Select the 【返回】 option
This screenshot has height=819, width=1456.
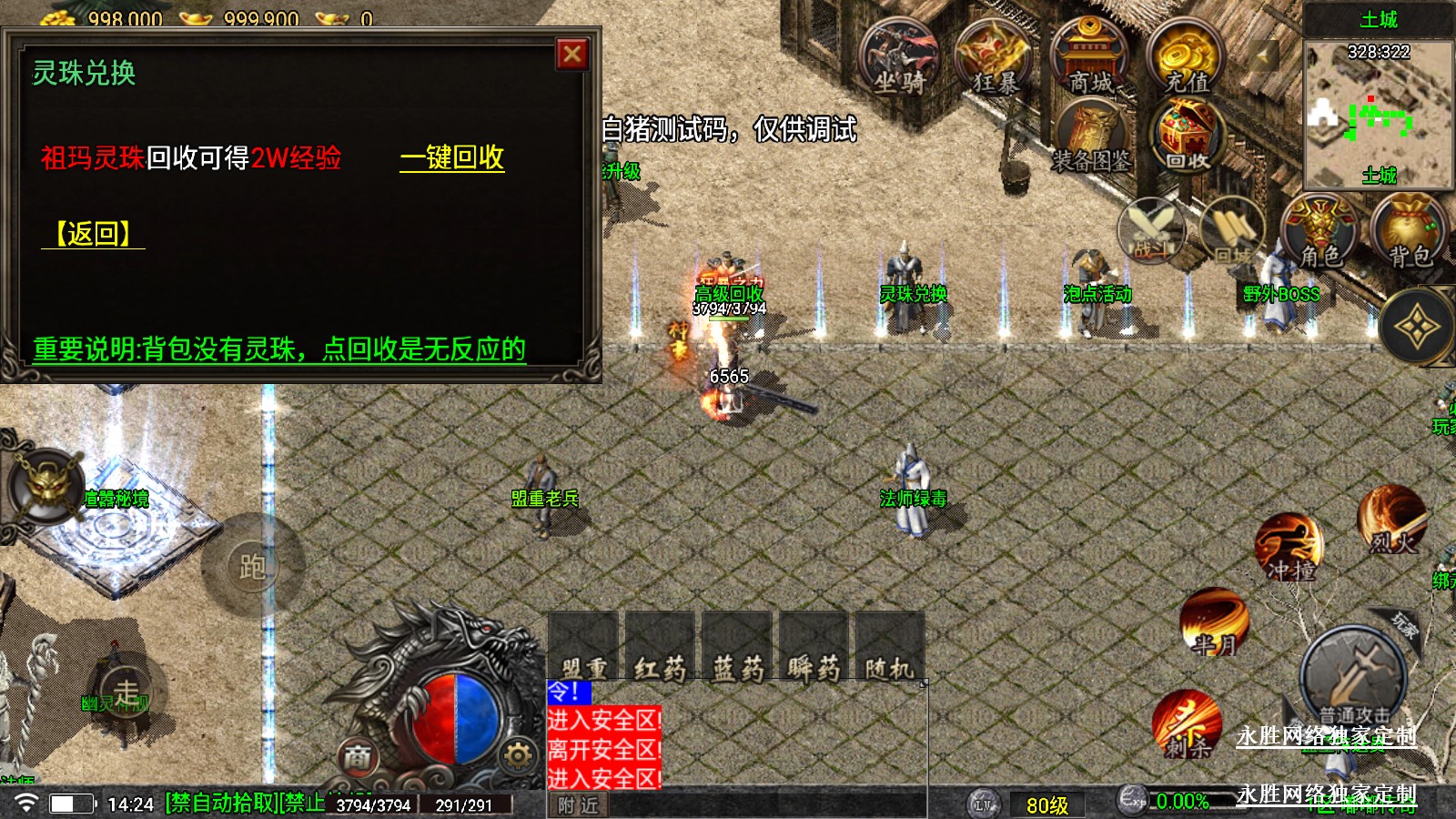coord(93,234)
